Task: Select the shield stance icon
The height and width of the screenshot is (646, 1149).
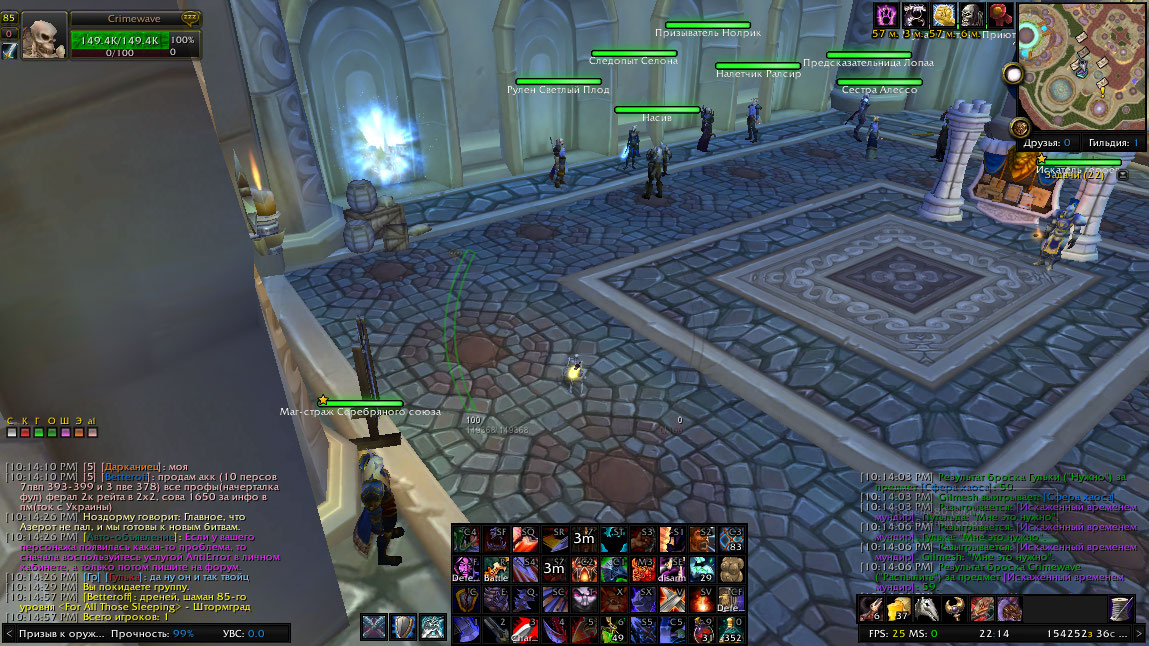Action: click(403, 627)
